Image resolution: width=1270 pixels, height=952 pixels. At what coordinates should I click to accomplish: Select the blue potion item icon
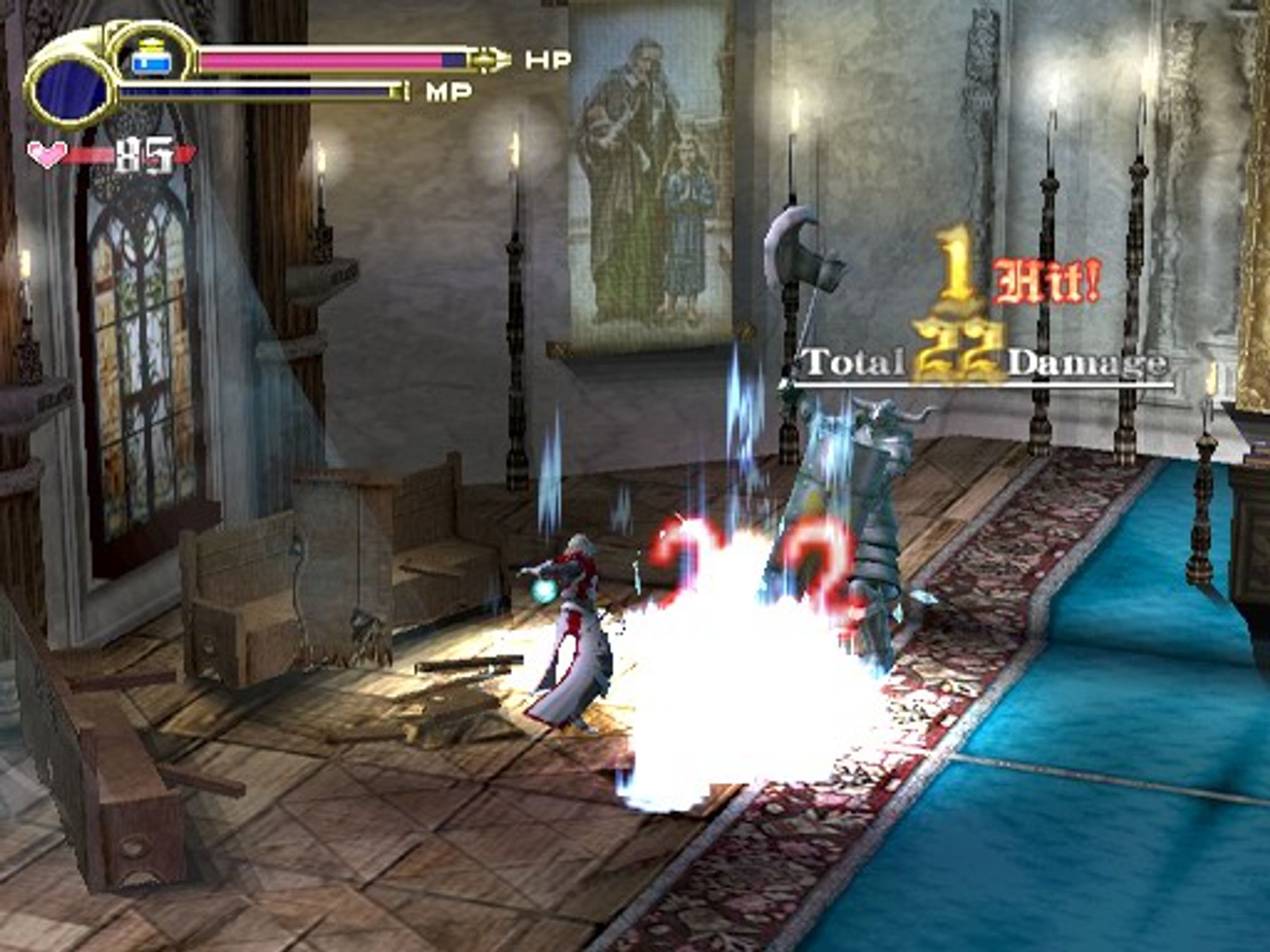tap(151, 58)
